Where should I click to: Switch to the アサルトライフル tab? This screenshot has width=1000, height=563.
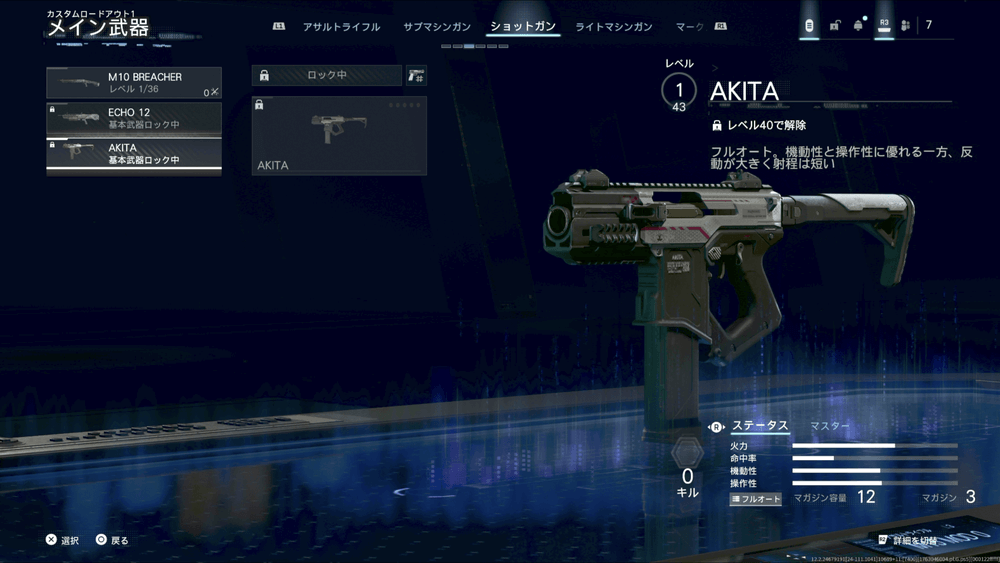point(341,27)
